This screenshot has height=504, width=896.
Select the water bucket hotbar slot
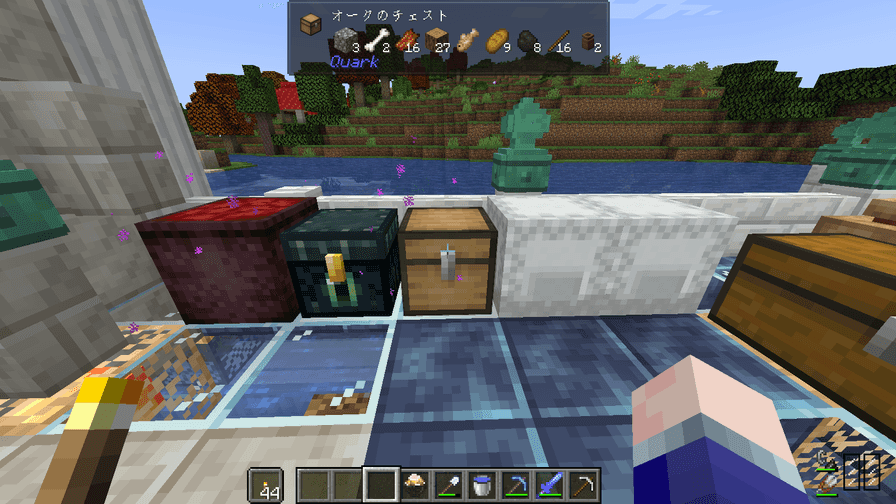[x=481, y=484]
